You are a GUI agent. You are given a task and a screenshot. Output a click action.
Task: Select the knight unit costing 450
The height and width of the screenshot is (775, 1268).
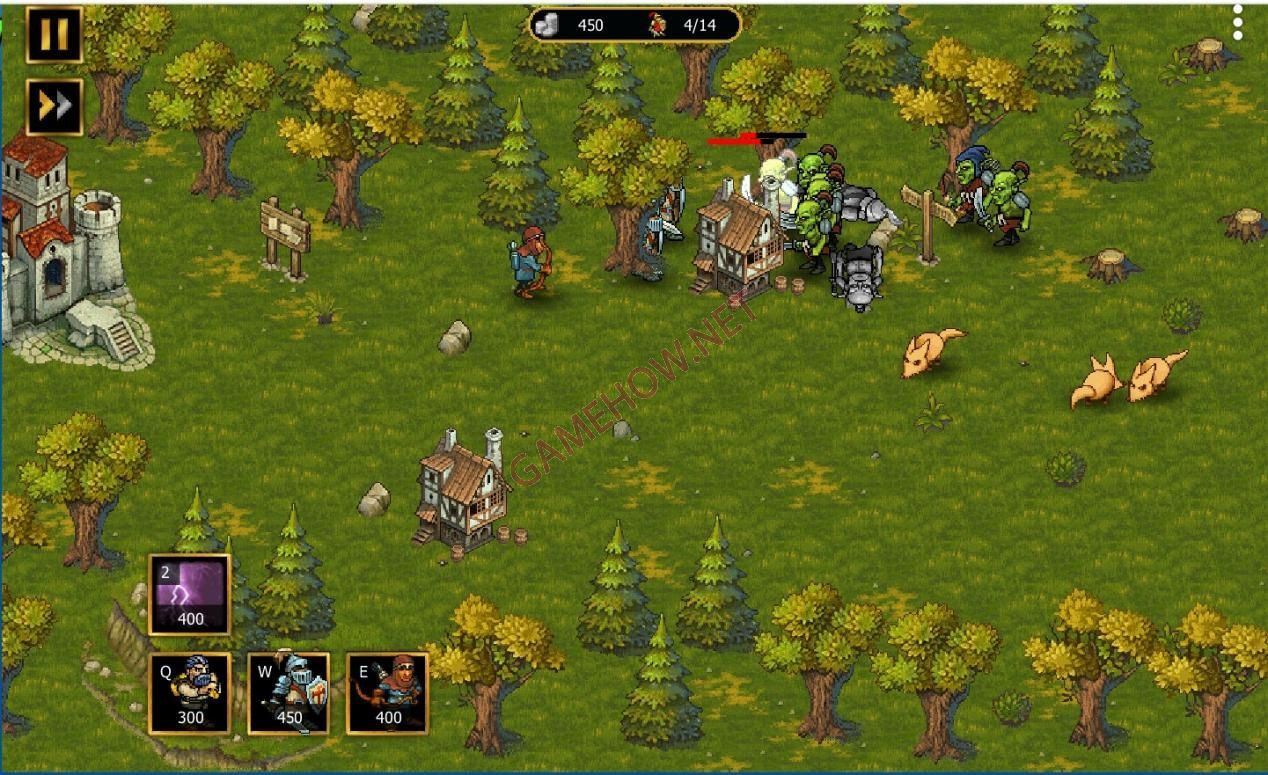click(x=289, y=694)
